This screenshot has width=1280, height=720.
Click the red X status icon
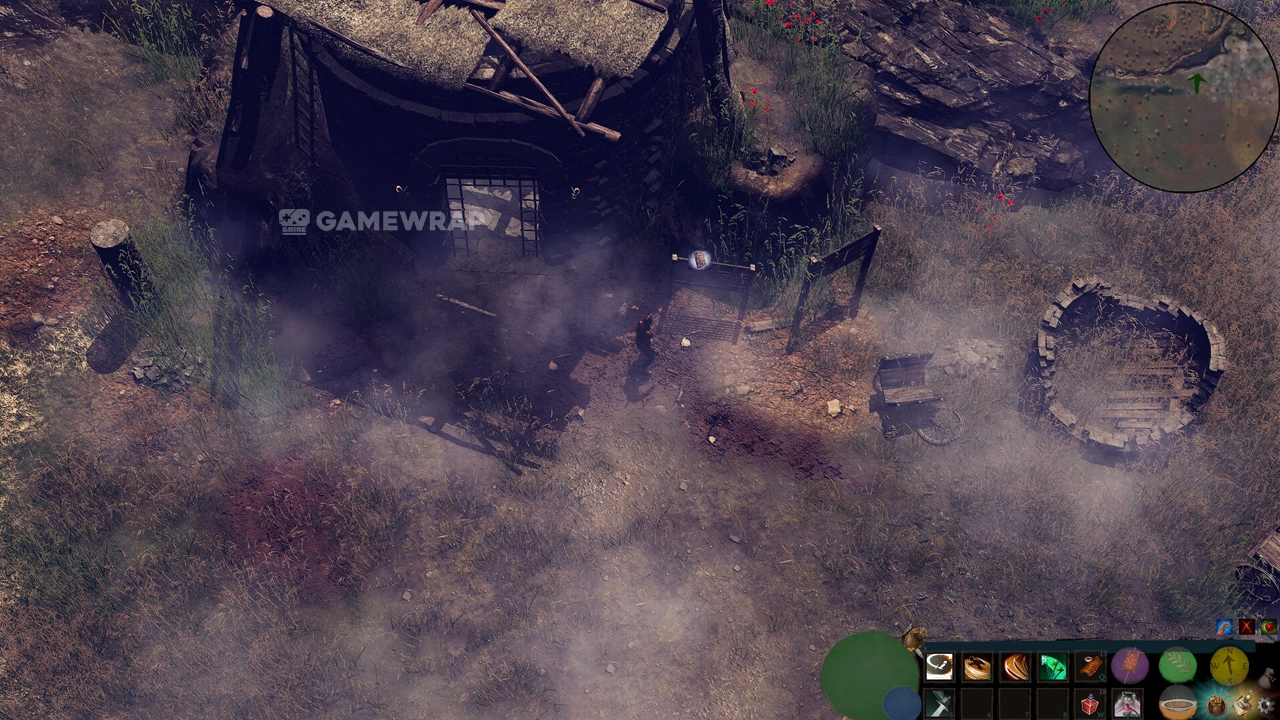click(1246, 628)
